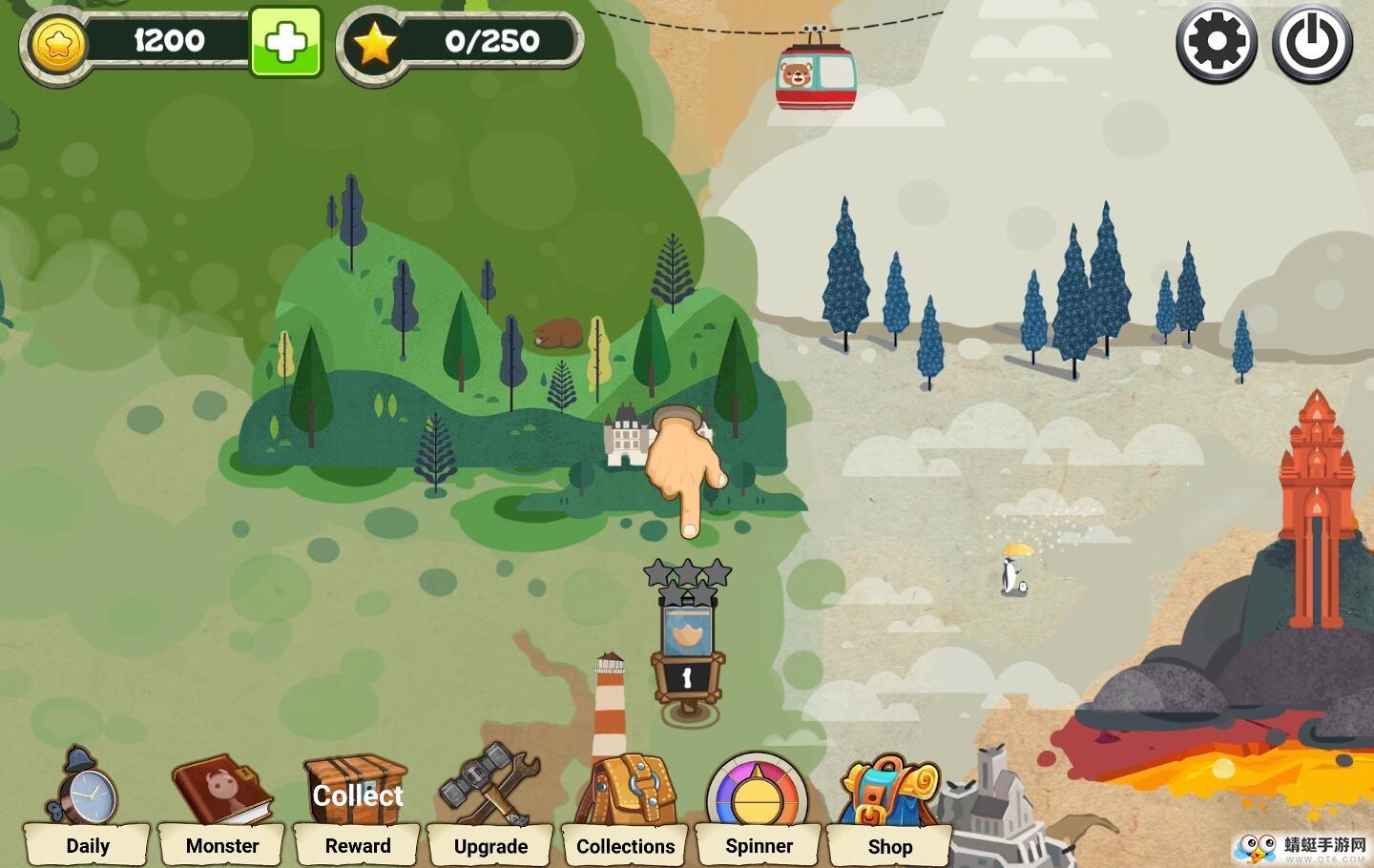Open the Upgrade hammer menu
The width and height of the screenshot is (1374, 868).
click(x=490, y=807)
